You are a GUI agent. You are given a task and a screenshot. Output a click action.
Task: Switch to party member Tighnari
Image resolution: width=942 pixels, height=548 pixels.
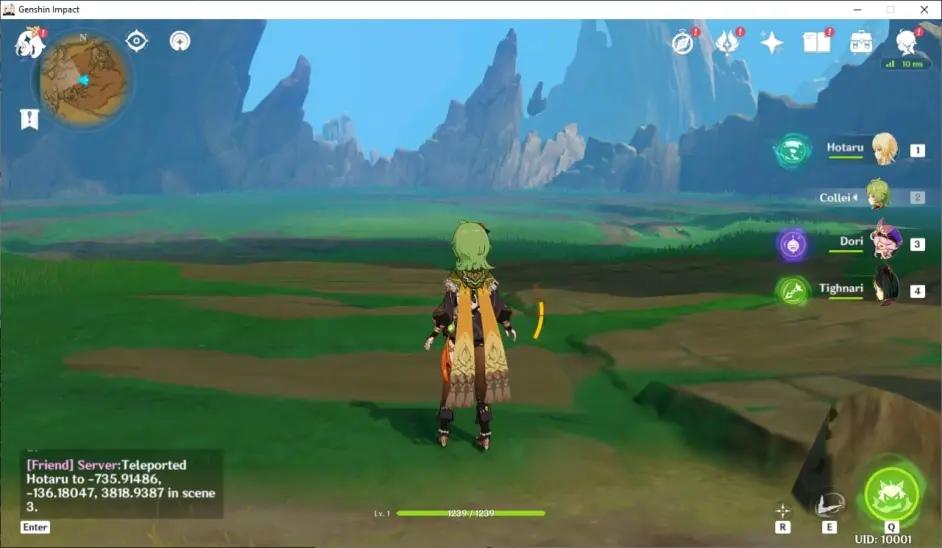[884, 287]
